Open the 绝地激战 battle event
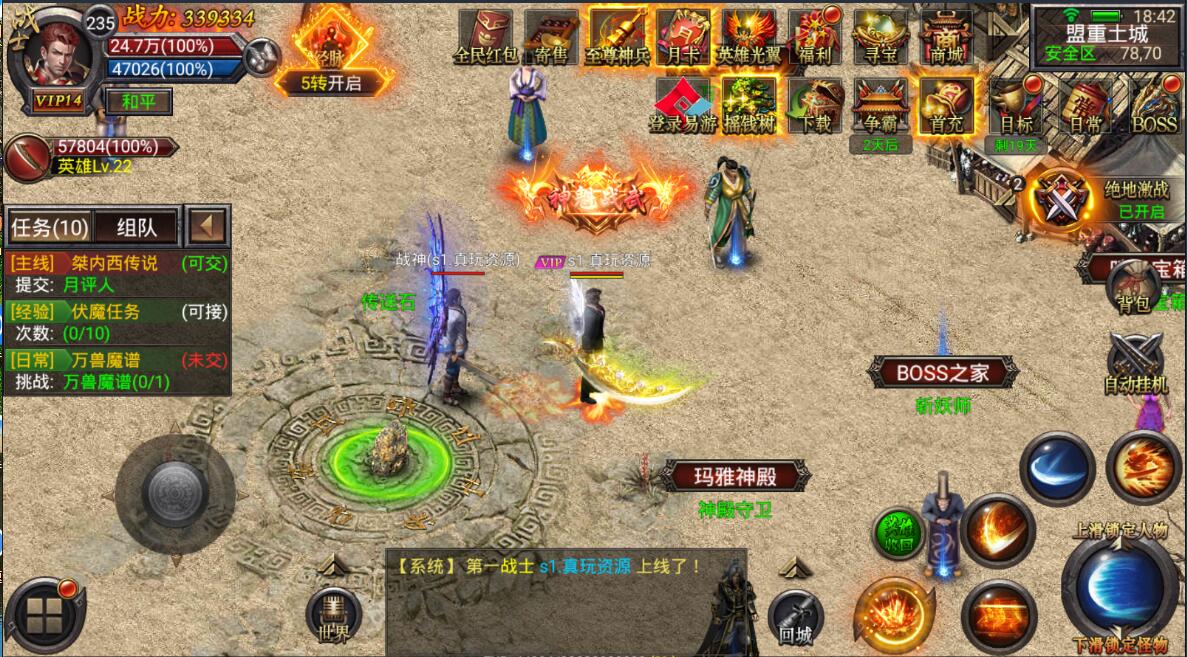This screenshot has height=657, width=1187. pyautogui.click(x=1061, y=199)
